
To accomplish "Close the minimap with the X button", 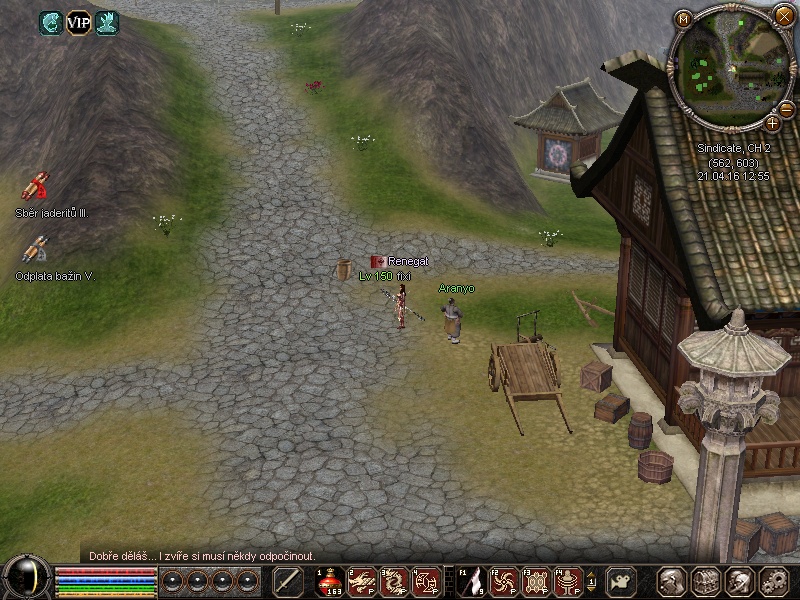I will (x=781, y=14).
